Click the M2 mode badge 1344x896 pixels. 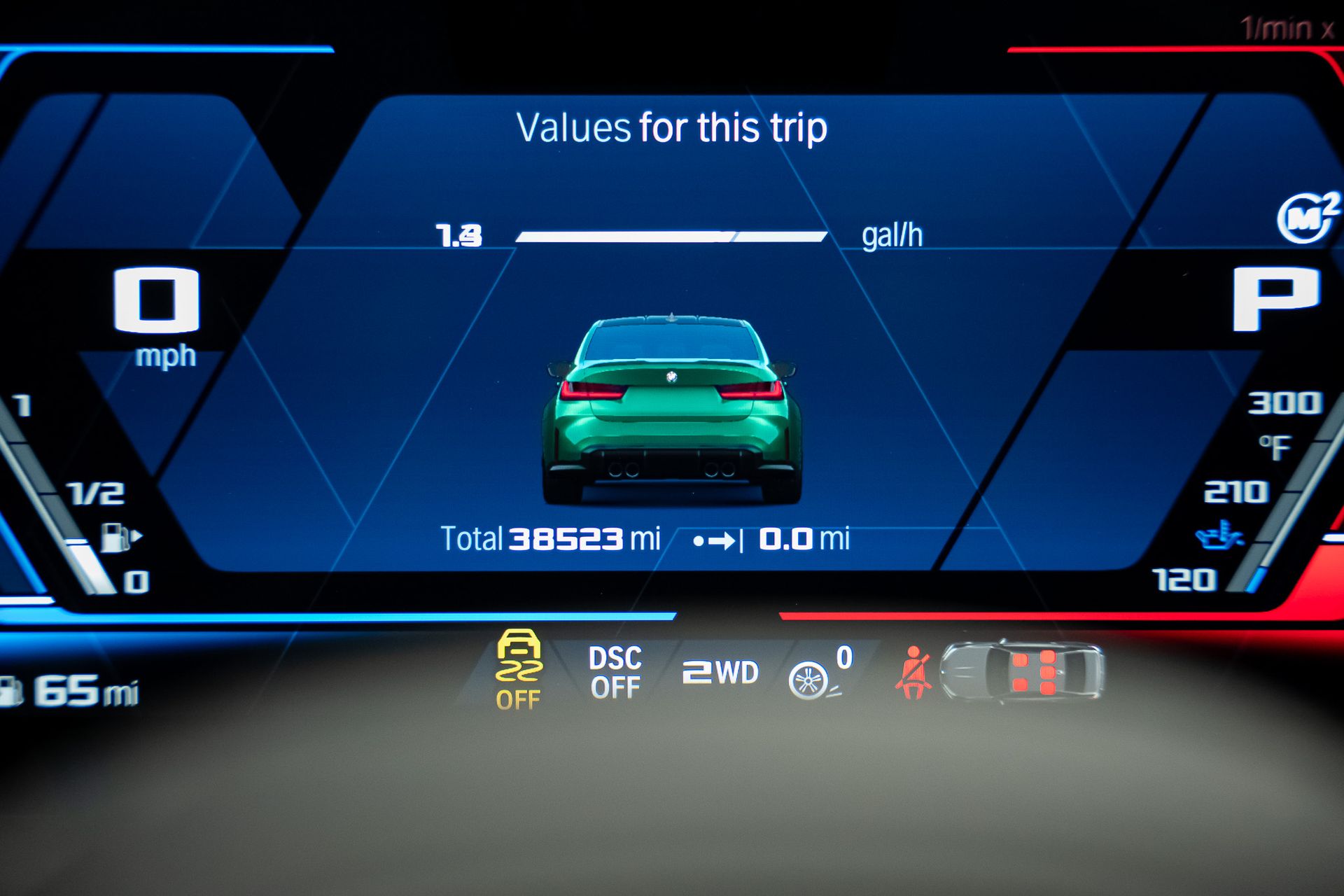[1307, 218]
